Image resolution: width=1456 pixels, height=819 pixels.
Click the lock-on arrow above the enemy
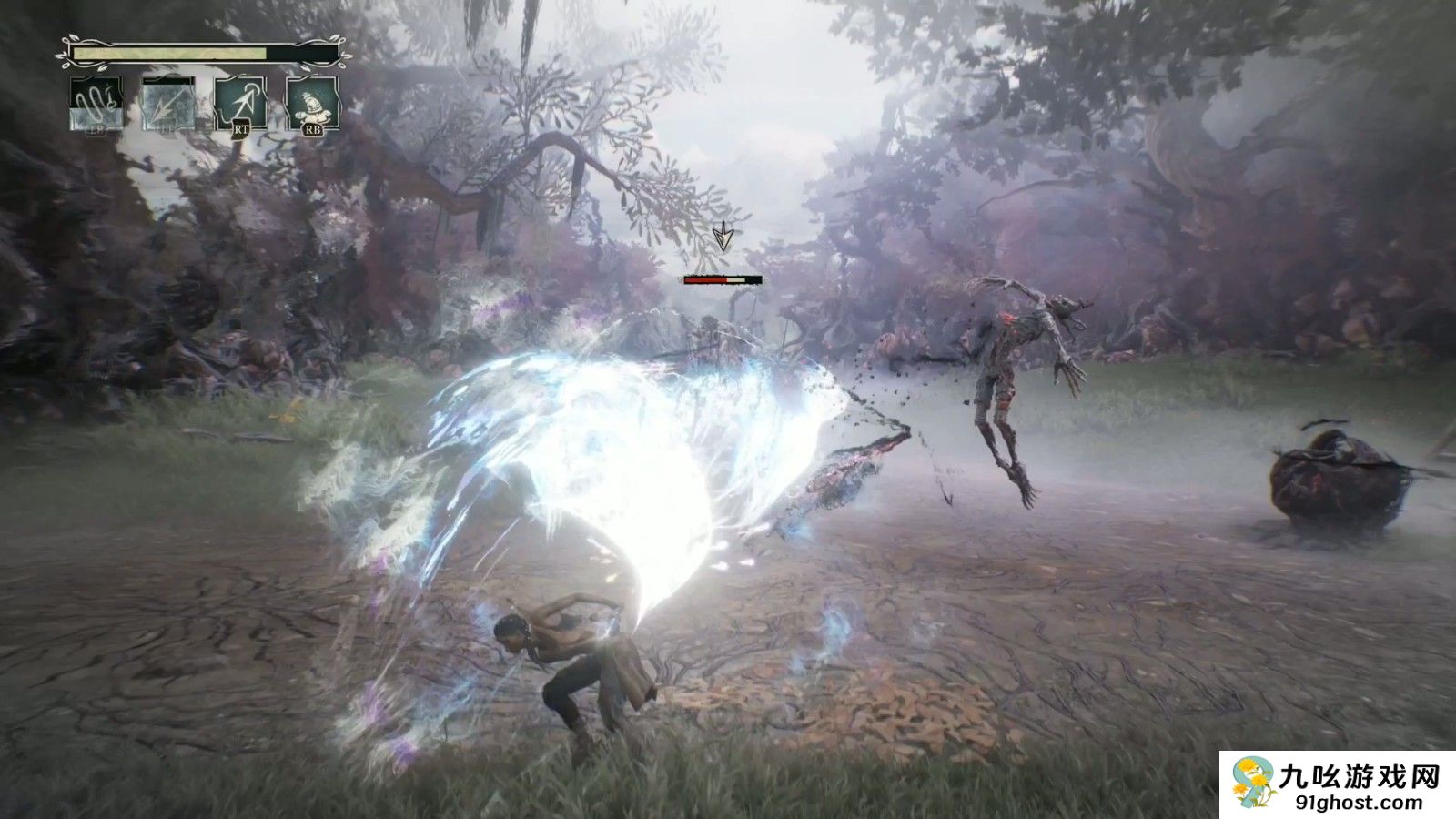point(723,239)
